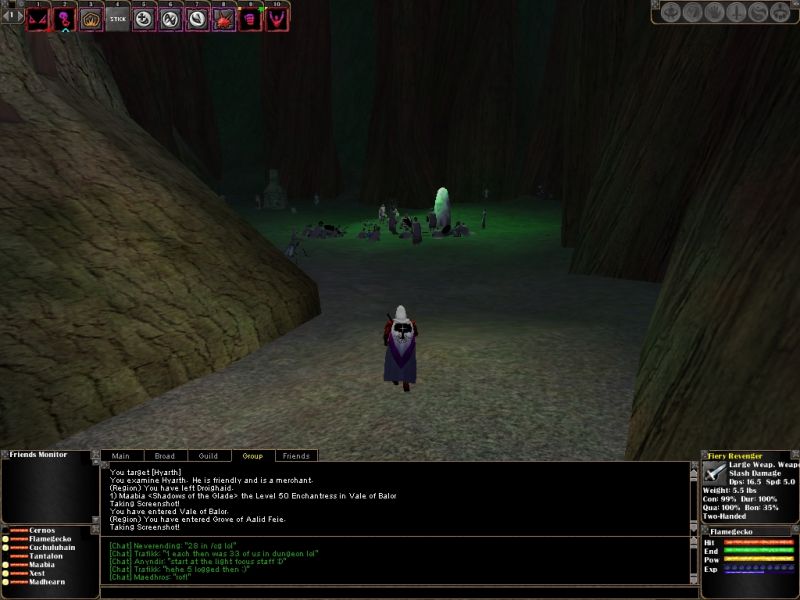Choose Tantalon from the group list
The image size is (800, 600).
pyautogui.click(x=45, y=557)
